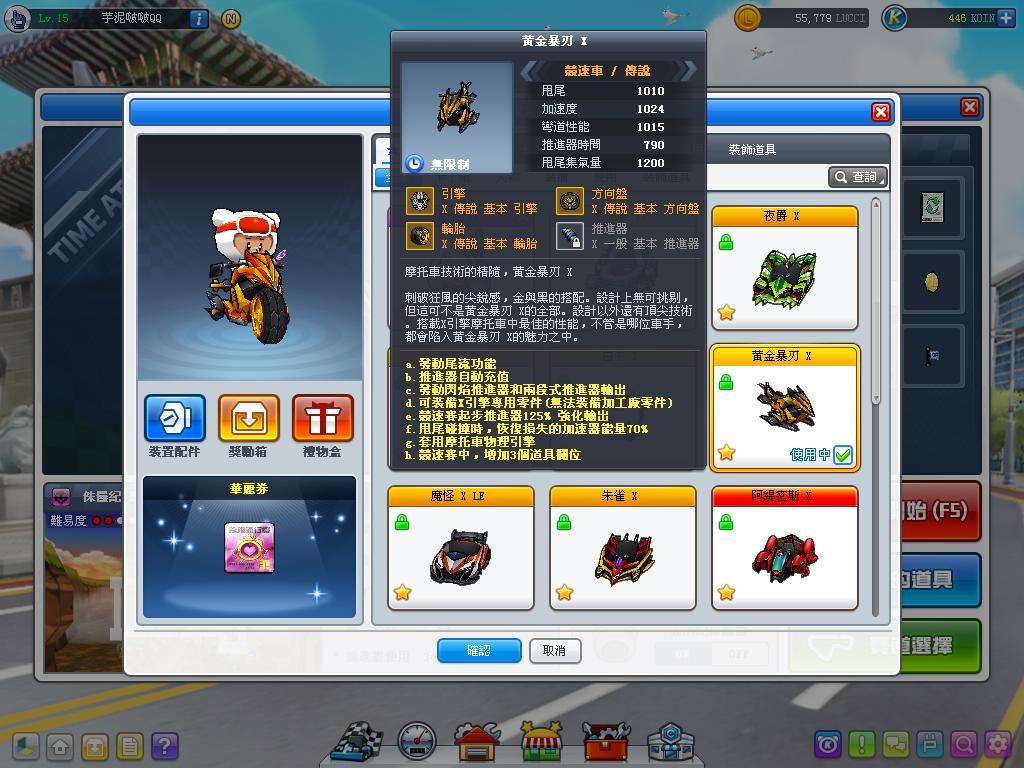Open the 獎勵箱 reward box

[249, 419]
